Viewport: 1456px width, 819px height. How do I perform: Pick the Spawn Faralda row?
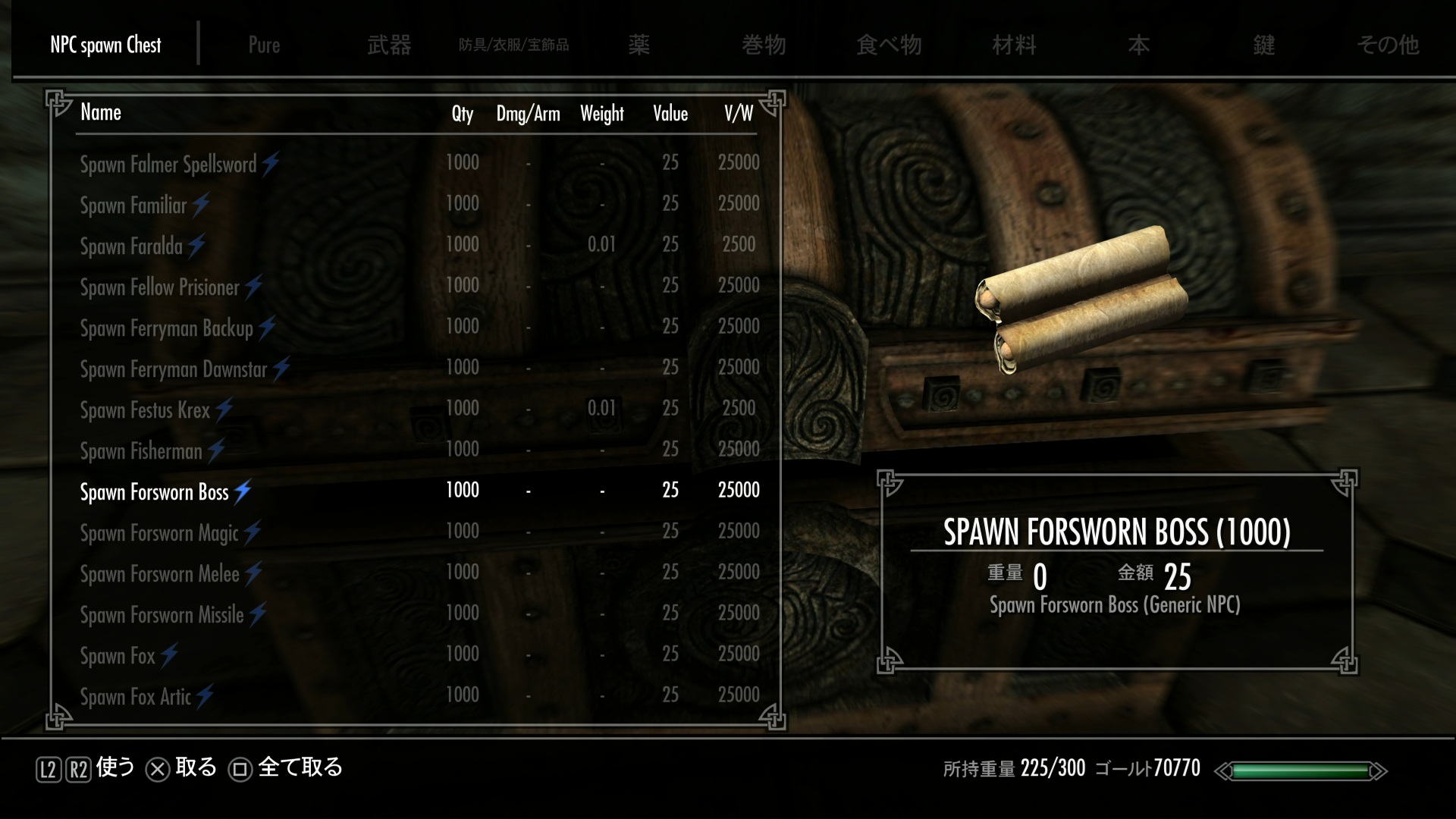click(x=131, y=246)
